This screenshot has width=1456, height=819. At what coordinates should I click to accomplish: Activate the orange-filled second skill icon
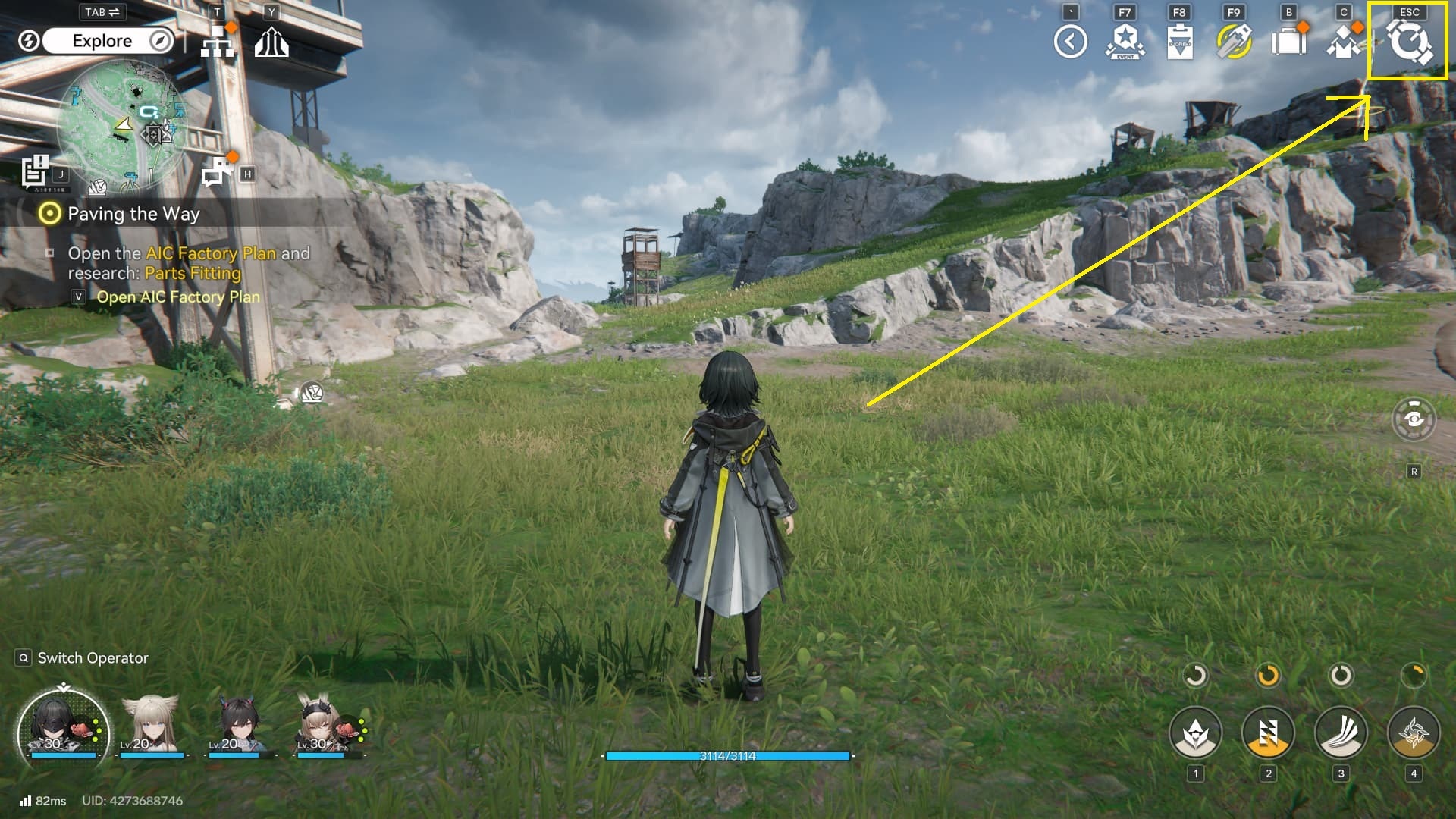tap(1268, 733)
